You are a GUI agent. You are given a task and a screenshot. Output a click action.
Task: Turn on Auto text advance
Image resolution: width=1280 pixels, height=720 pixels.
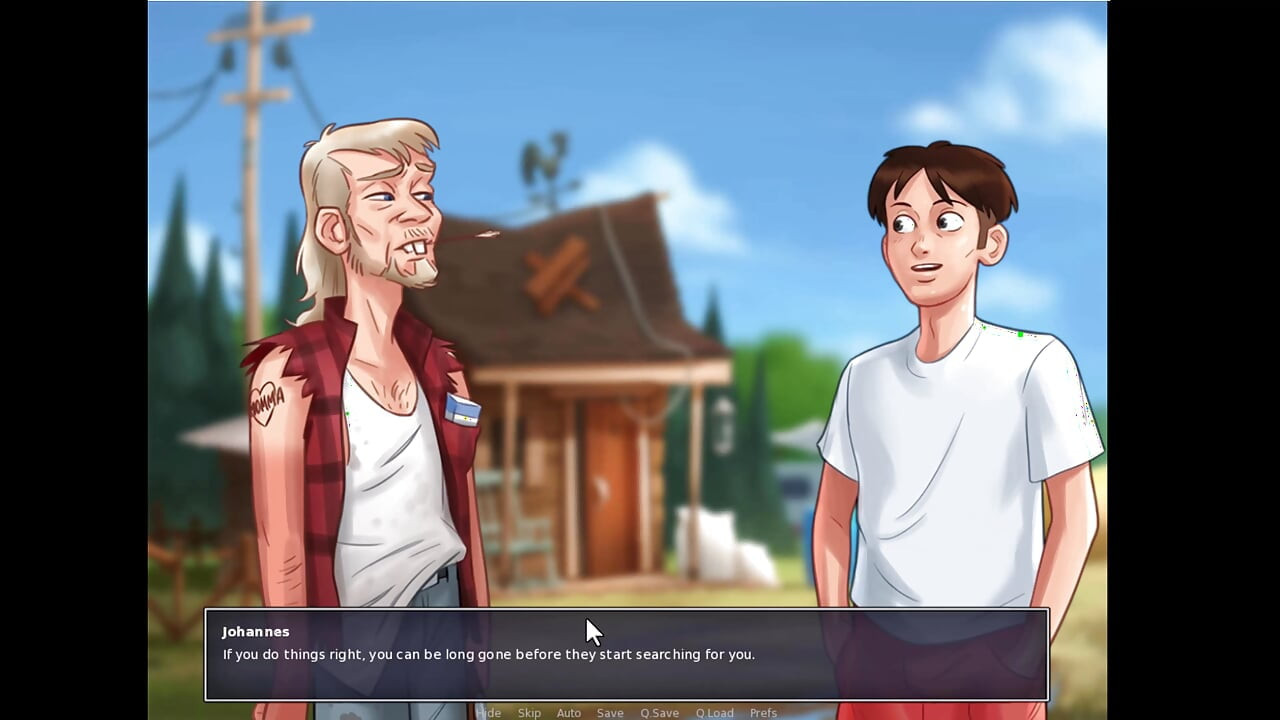coord(568,712)
